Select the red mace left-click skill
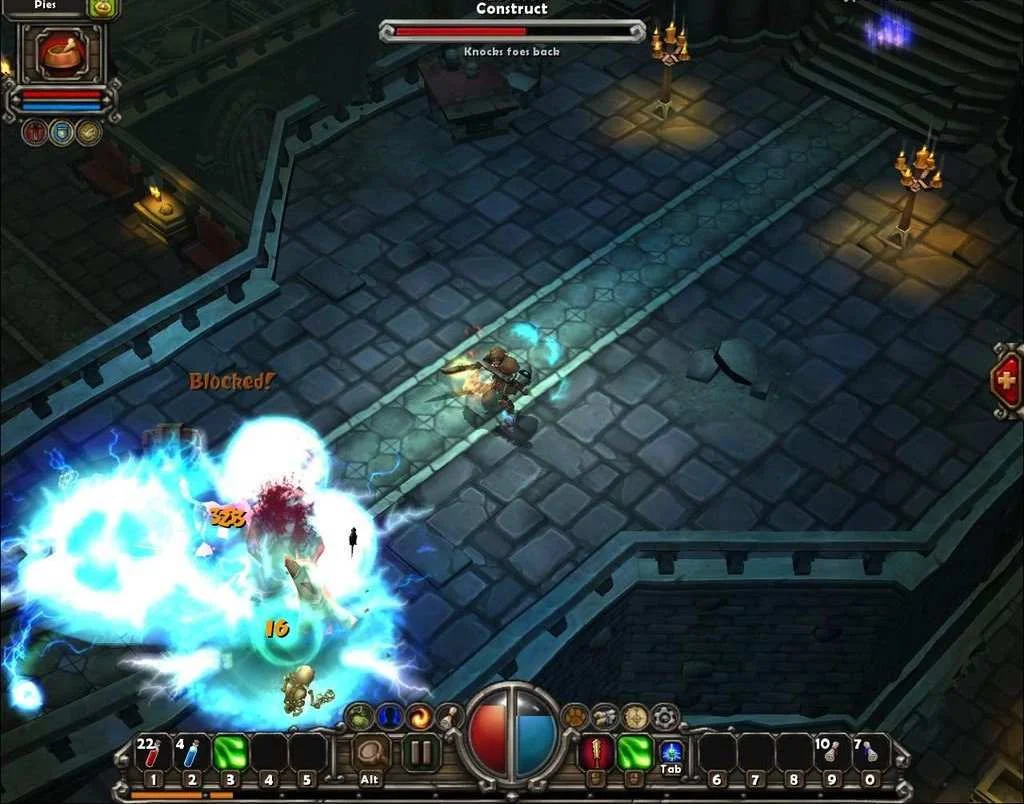1024x804 pixels. (x=597, y=752)
